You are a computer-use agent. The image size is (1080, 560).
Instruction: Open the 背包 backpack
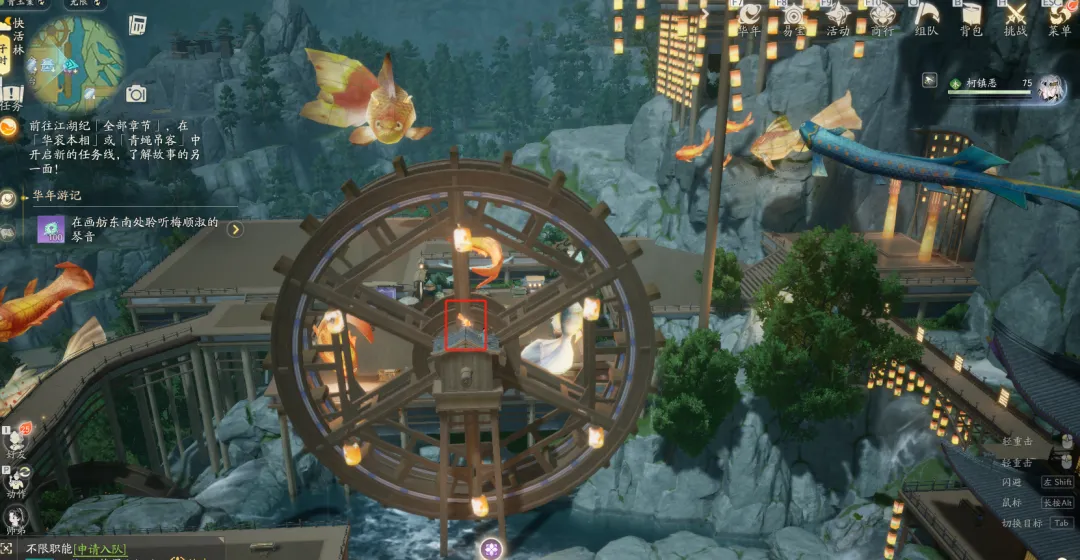pyautogui.click(x=971, y=17)
